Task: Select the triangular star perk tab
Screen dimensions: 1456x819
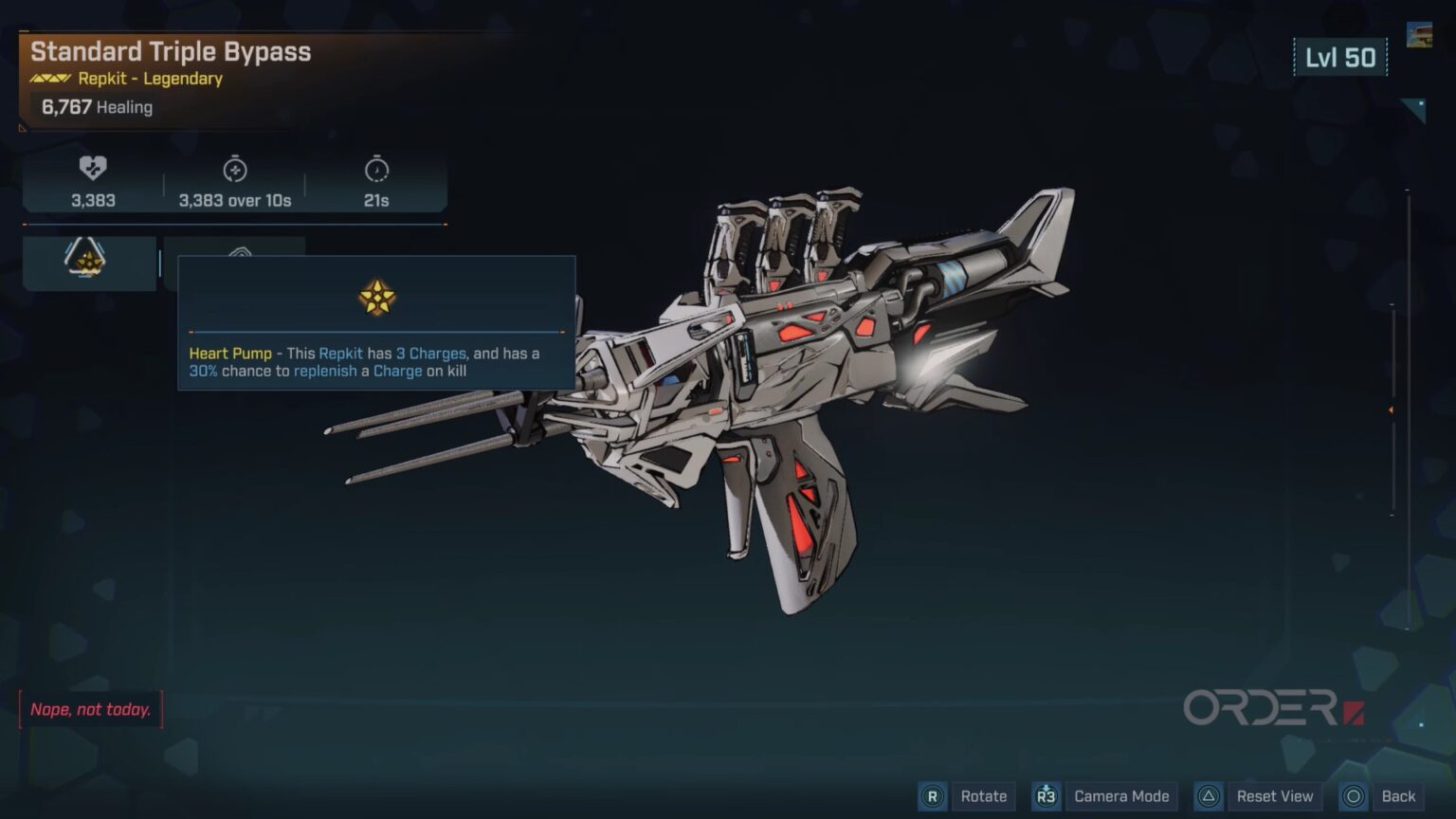Action: (88, 262)
